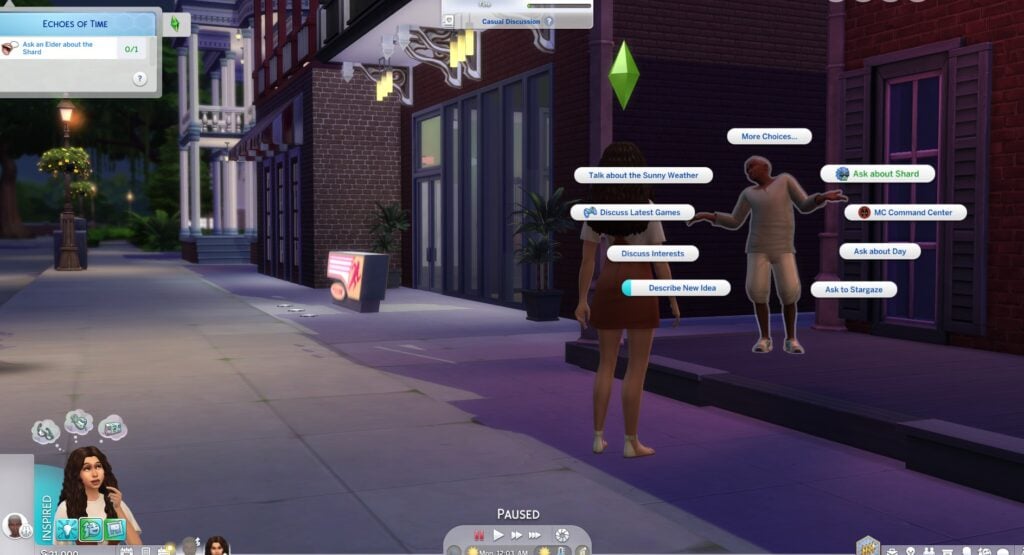The height and width of the screenshot is (555, 1024).
Task: Choose the Ask about Shard interaction
Action: tap(878, 174)
